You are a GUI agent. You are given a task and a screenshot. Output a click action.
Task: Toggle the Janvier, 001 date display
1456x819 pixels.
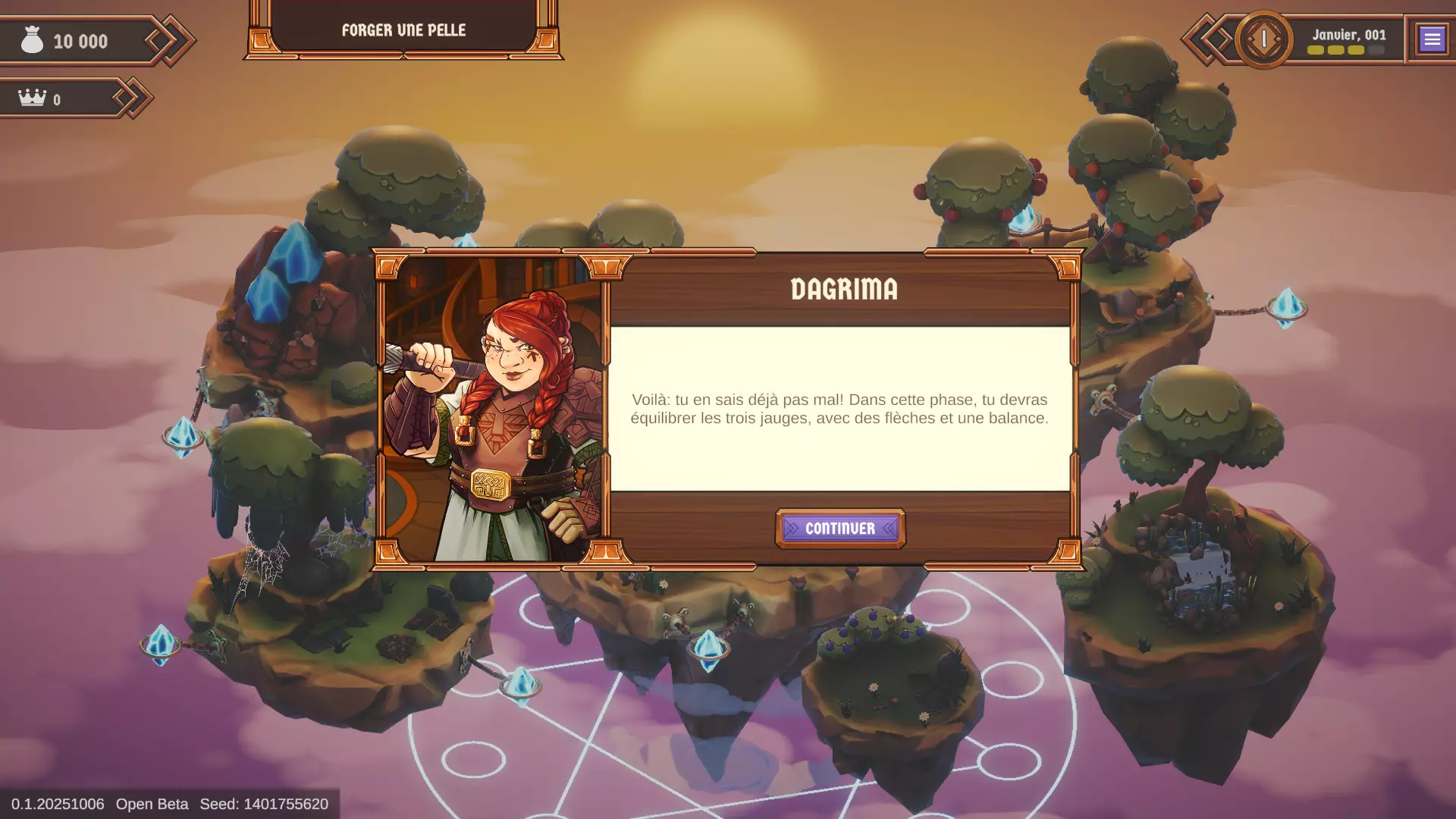coord(1349,34)
